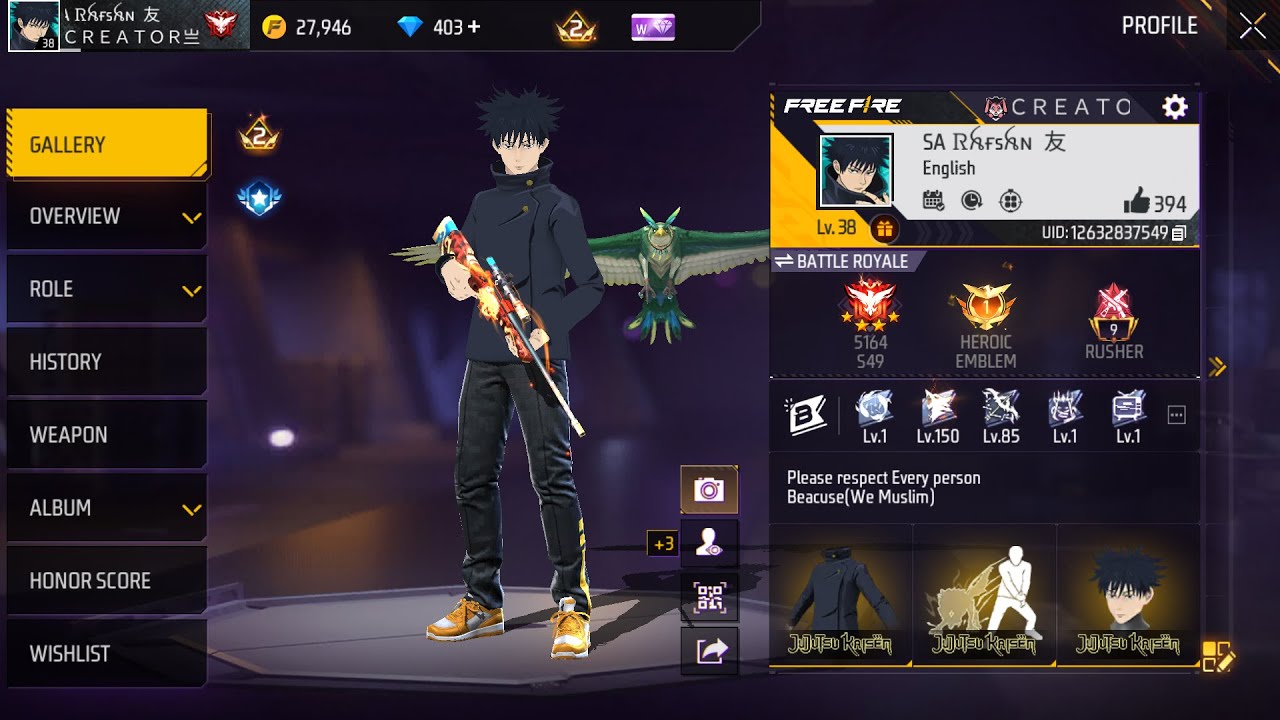
Task: Copy the player UID
Action: pos(1179,233)
